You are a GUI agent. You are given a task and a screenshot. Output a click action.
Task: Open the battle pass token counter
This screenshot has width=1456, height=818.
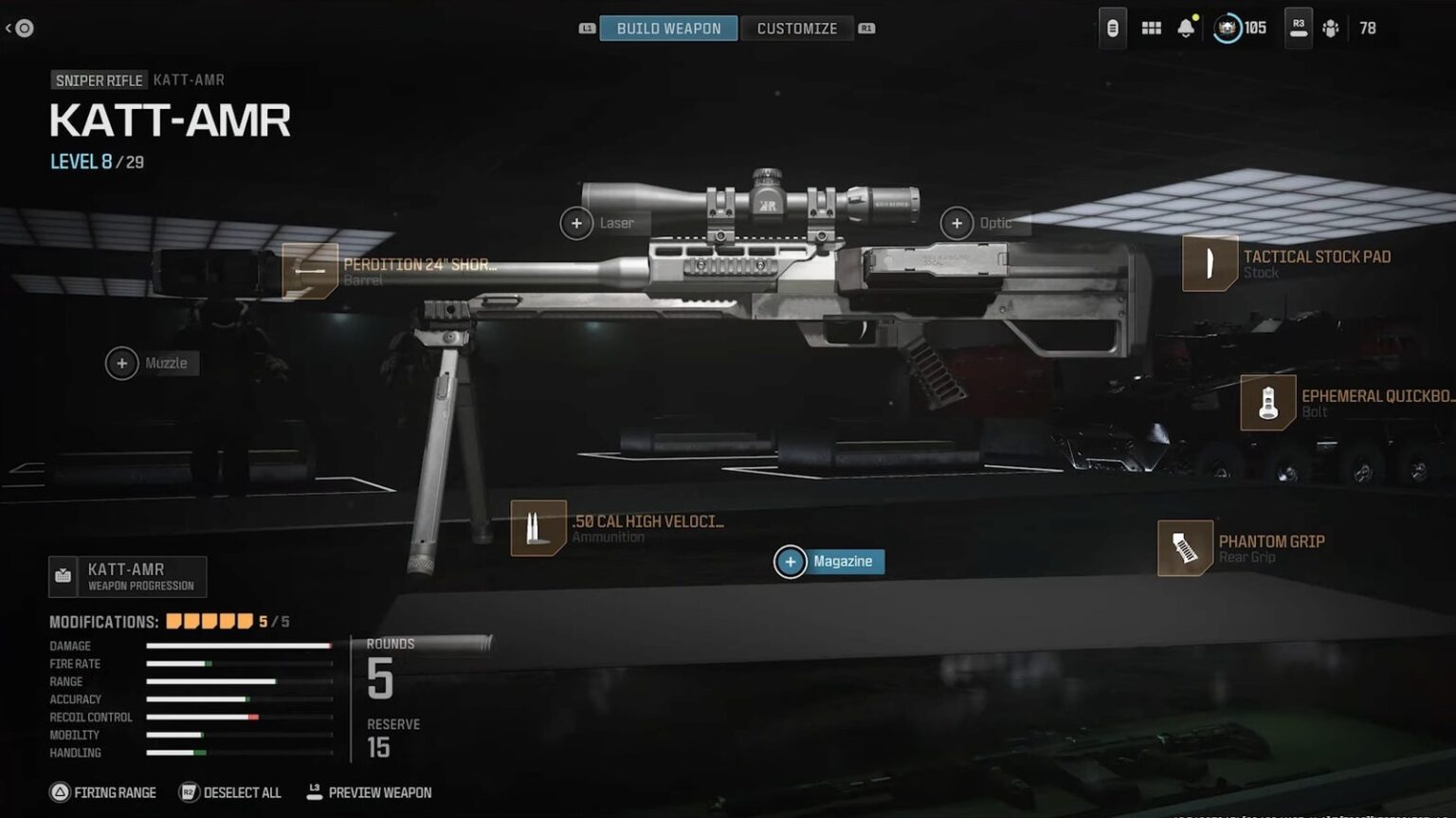pyautogui.click(x=1240, y=28)
